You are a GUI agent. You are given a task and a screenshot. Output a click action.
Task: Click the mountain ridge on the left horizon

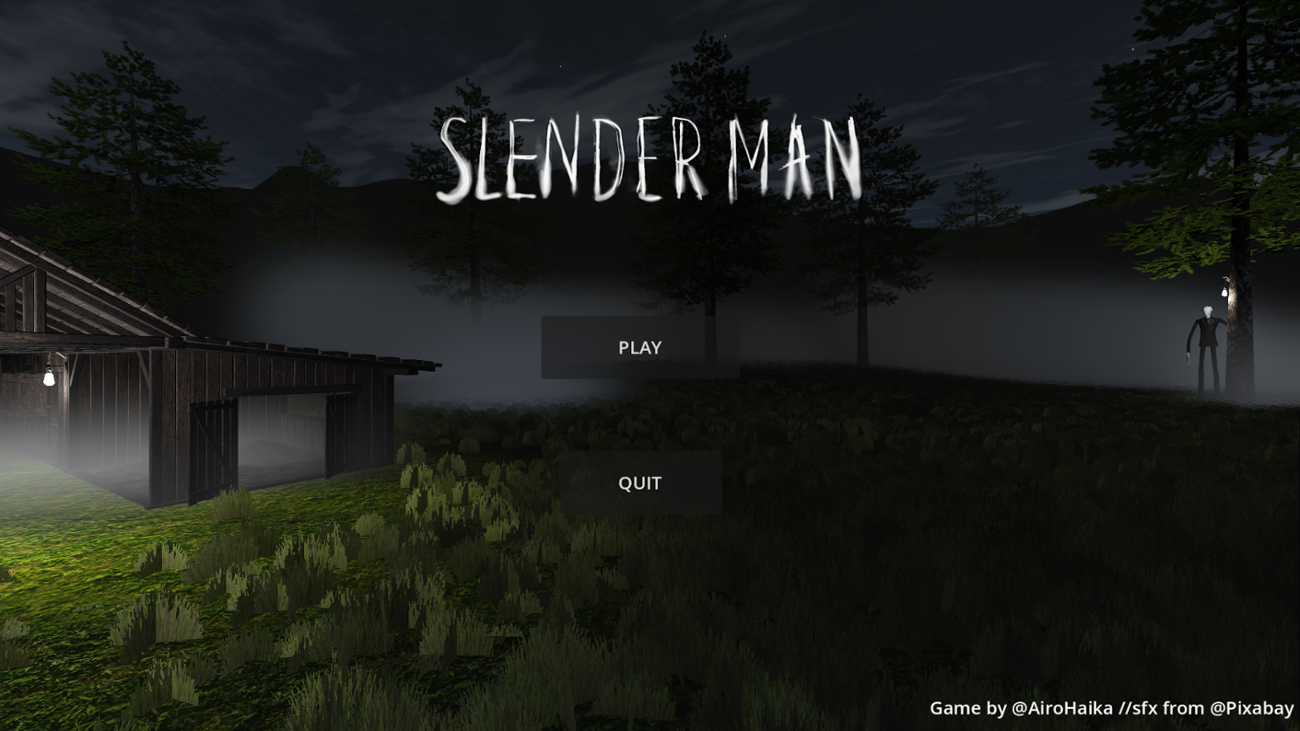point(290,180)
